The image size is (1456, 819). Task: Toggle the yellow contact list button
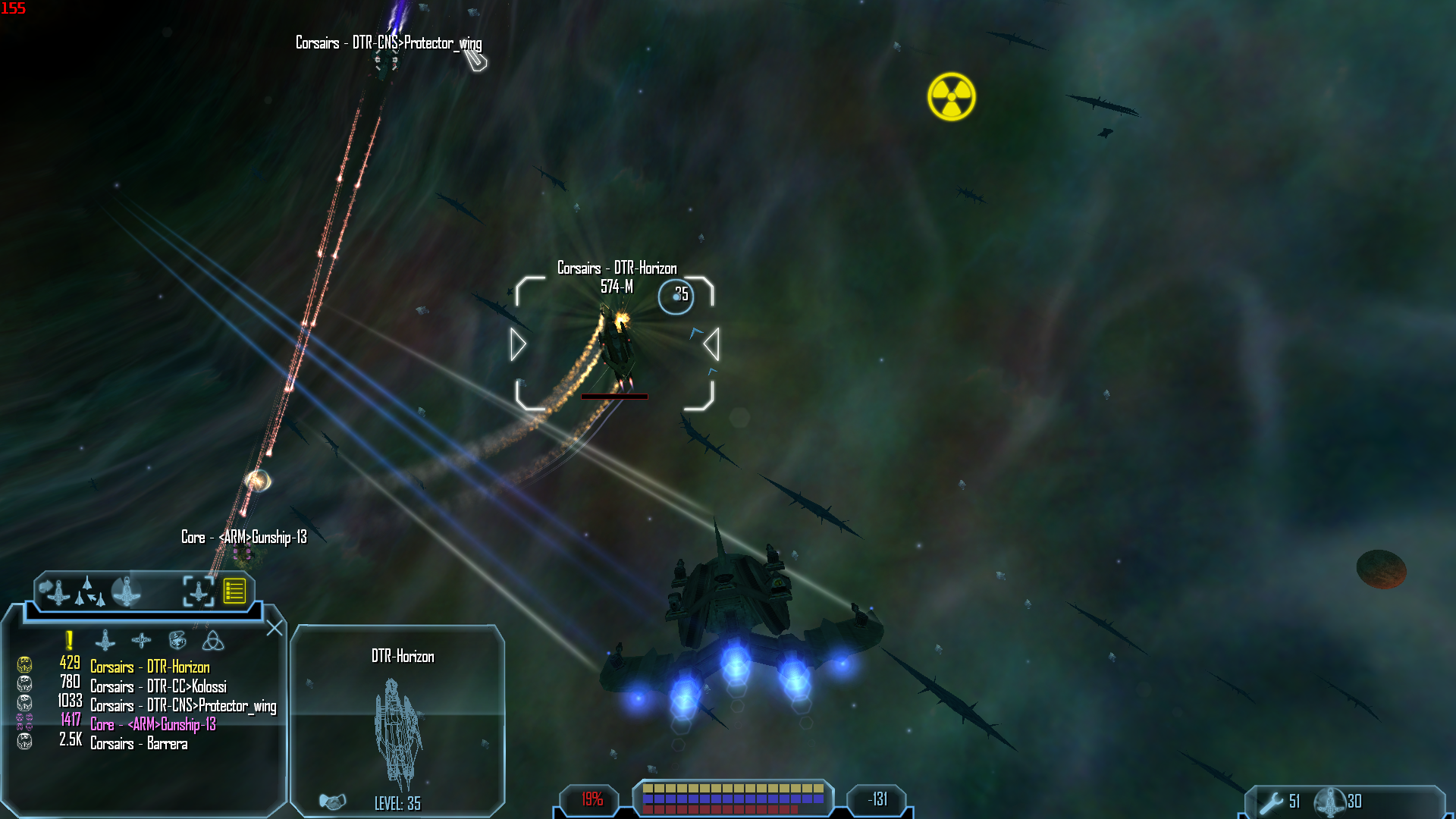(x=234, y=591)
